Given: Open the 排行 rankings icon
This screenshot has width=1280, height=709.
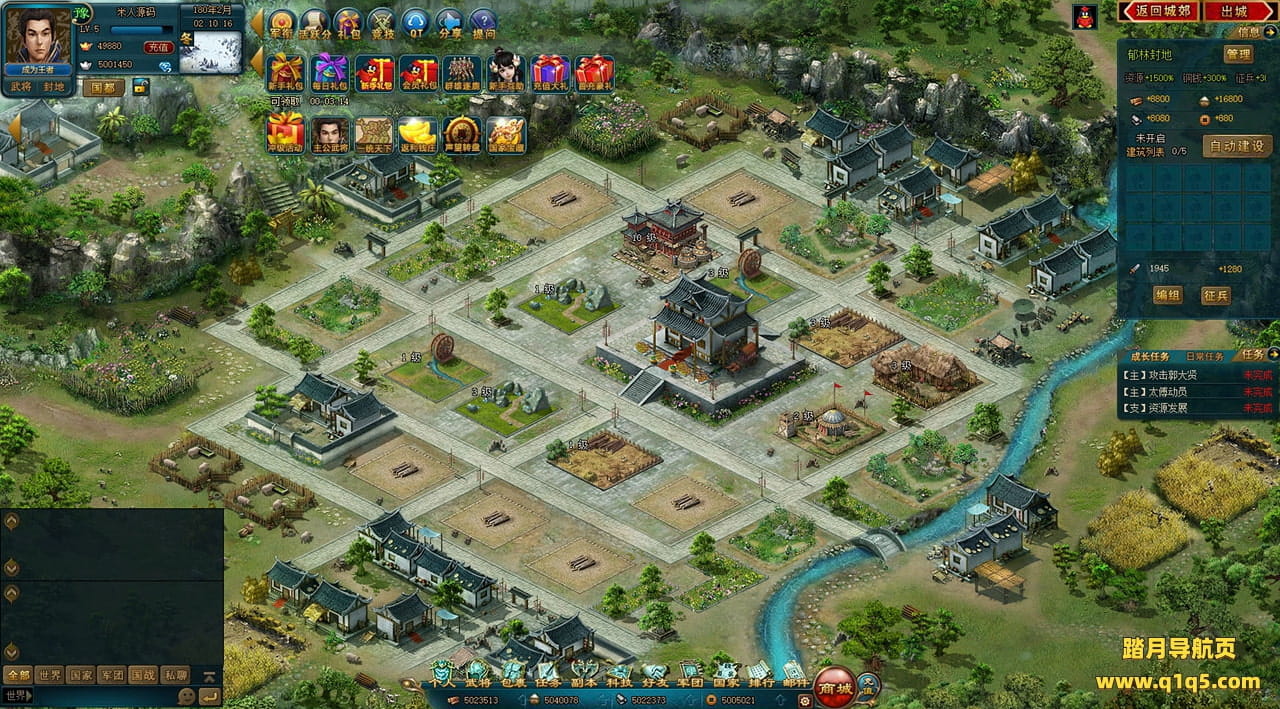Looking at the screenshot, I should click(x=759, y=672).
